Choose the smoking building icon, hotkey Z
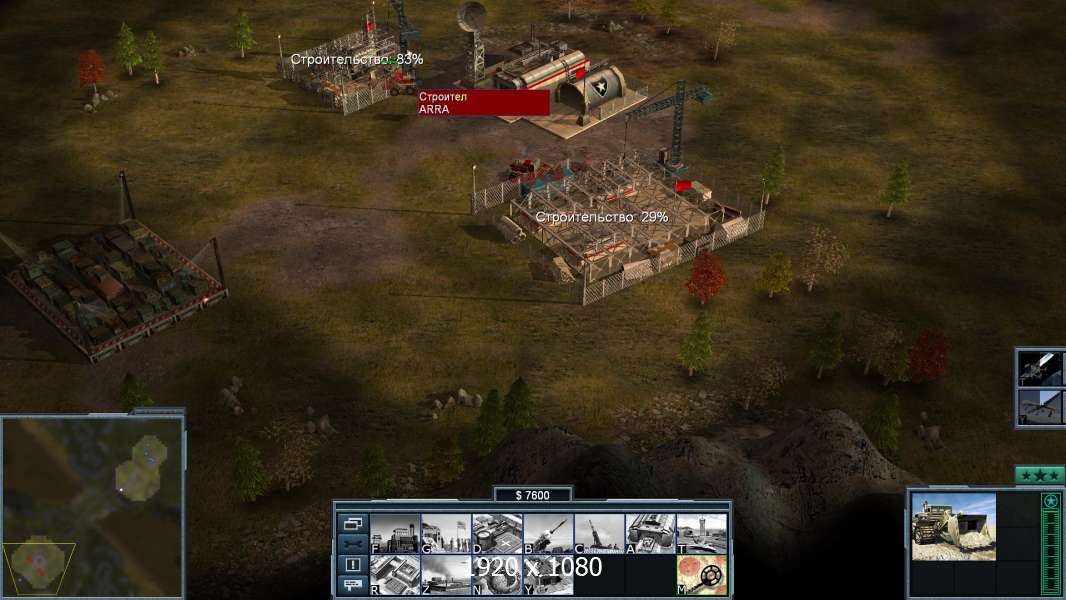 coord(446,575)
